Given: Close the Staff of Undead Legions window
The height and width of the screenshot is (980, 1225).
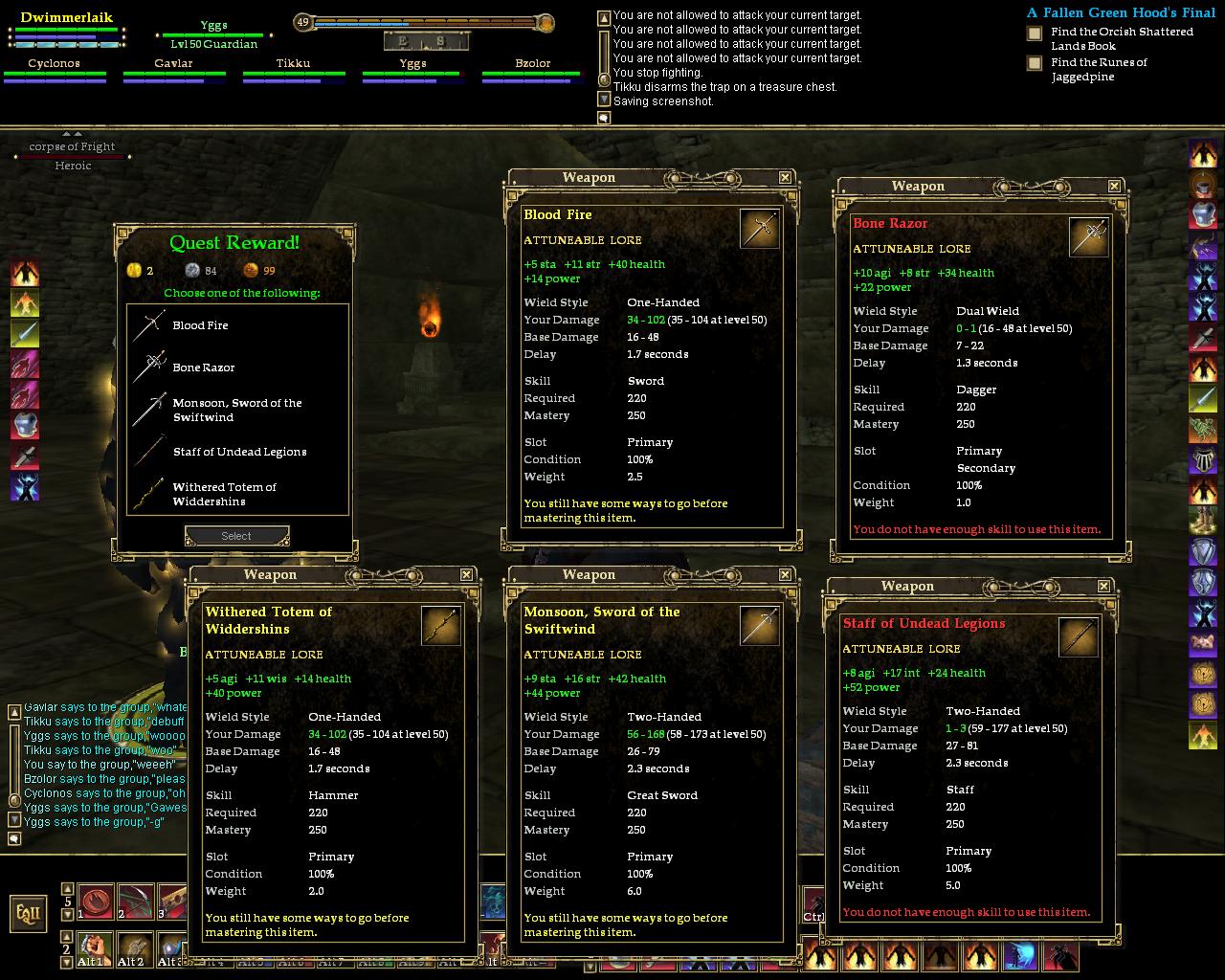Looking at the screenshot, I should point(1103,586).
